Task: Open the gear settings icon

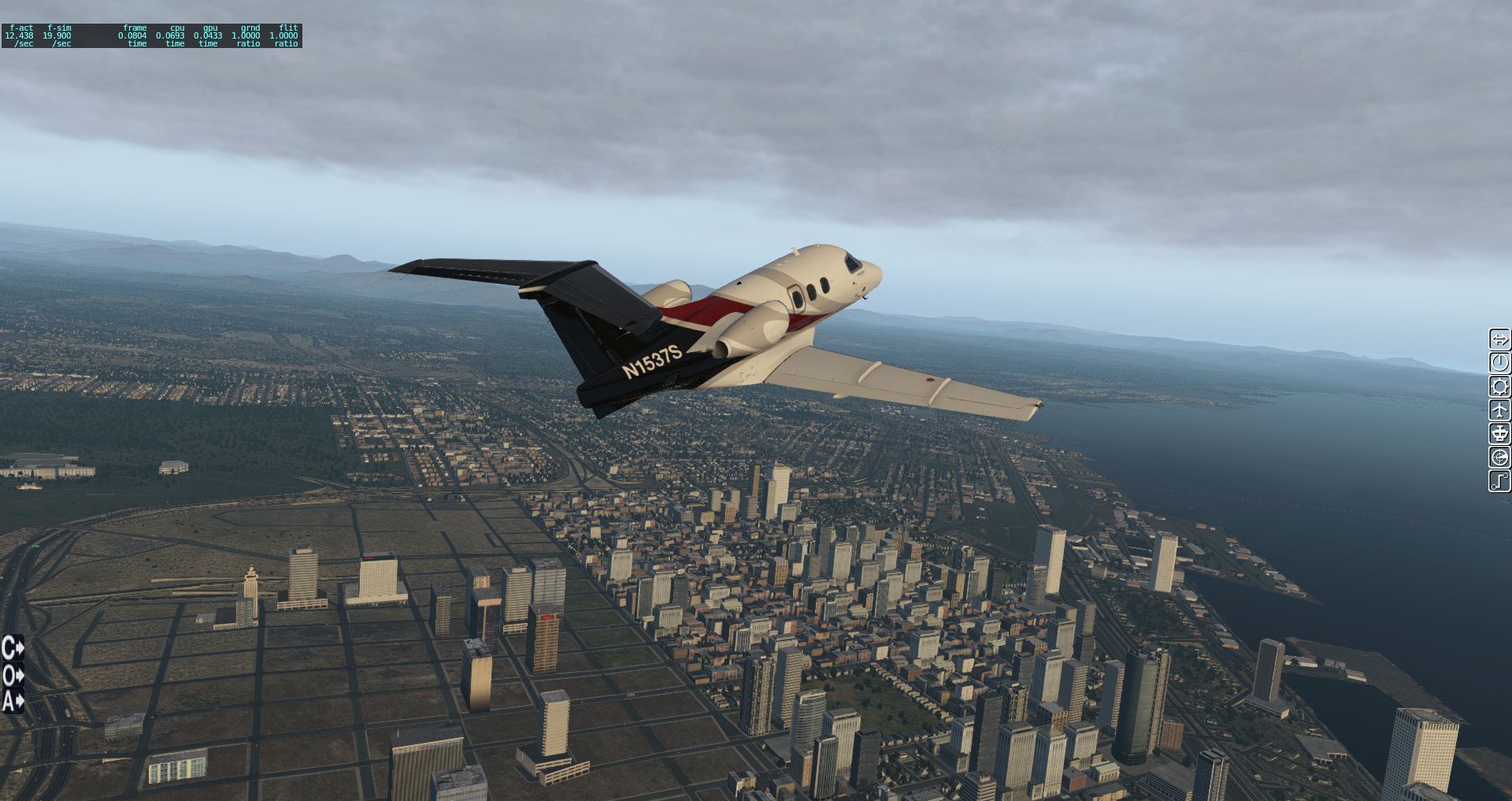Action: click(x=1499, y=387)
